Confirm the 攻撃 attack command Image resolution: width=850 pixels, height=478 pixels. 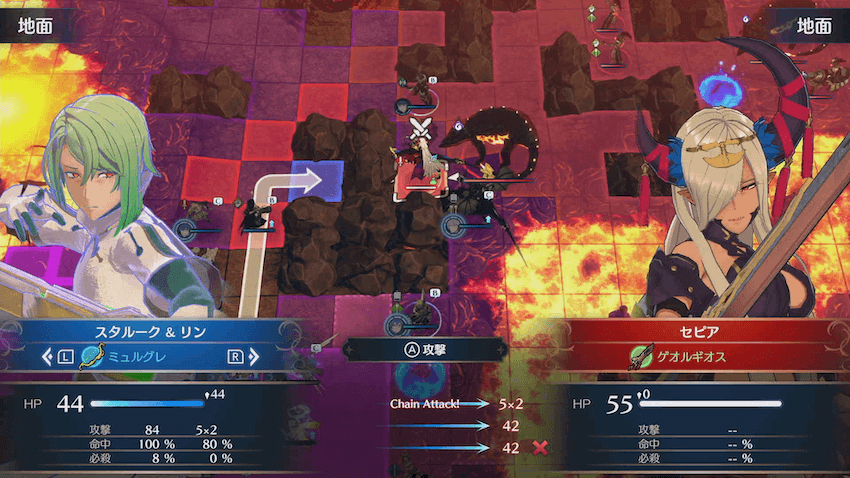point(423,349)
